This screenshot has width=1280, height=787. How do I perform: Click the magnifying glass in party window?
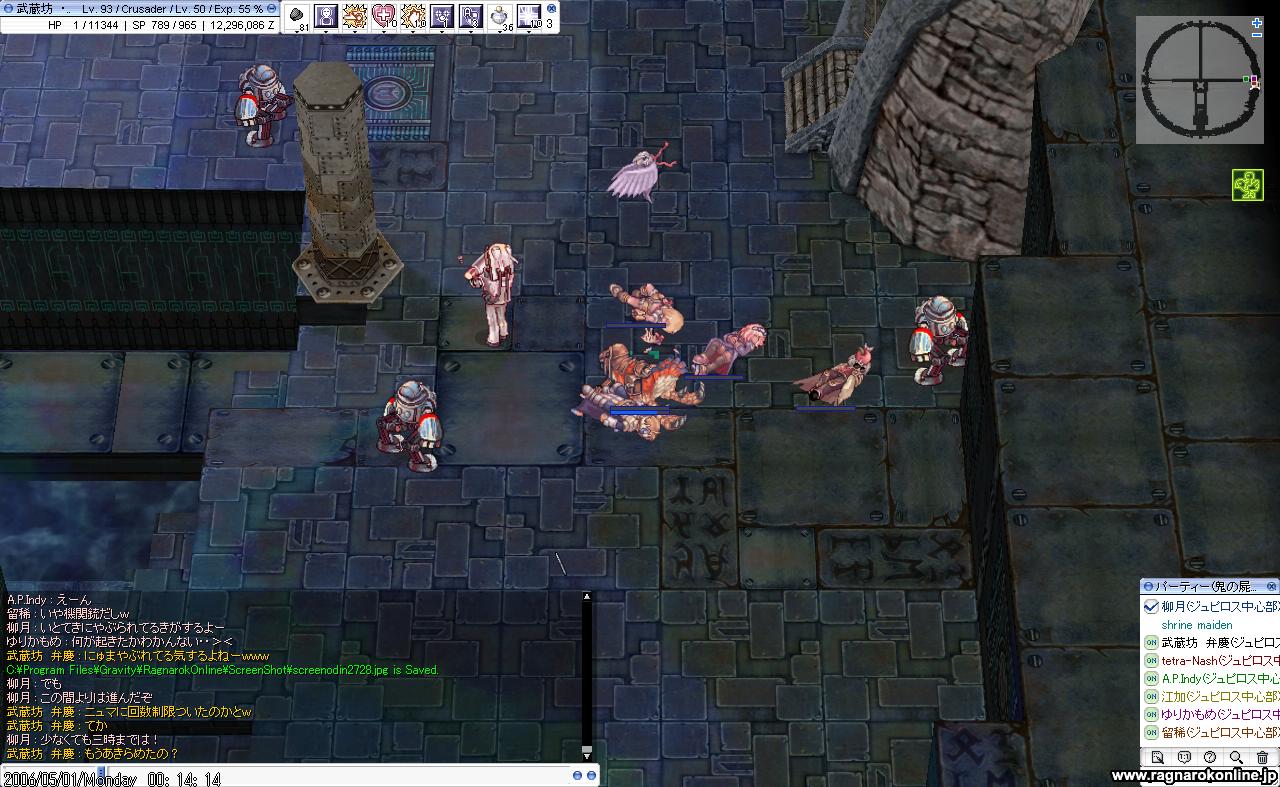tap(1236, 758)
